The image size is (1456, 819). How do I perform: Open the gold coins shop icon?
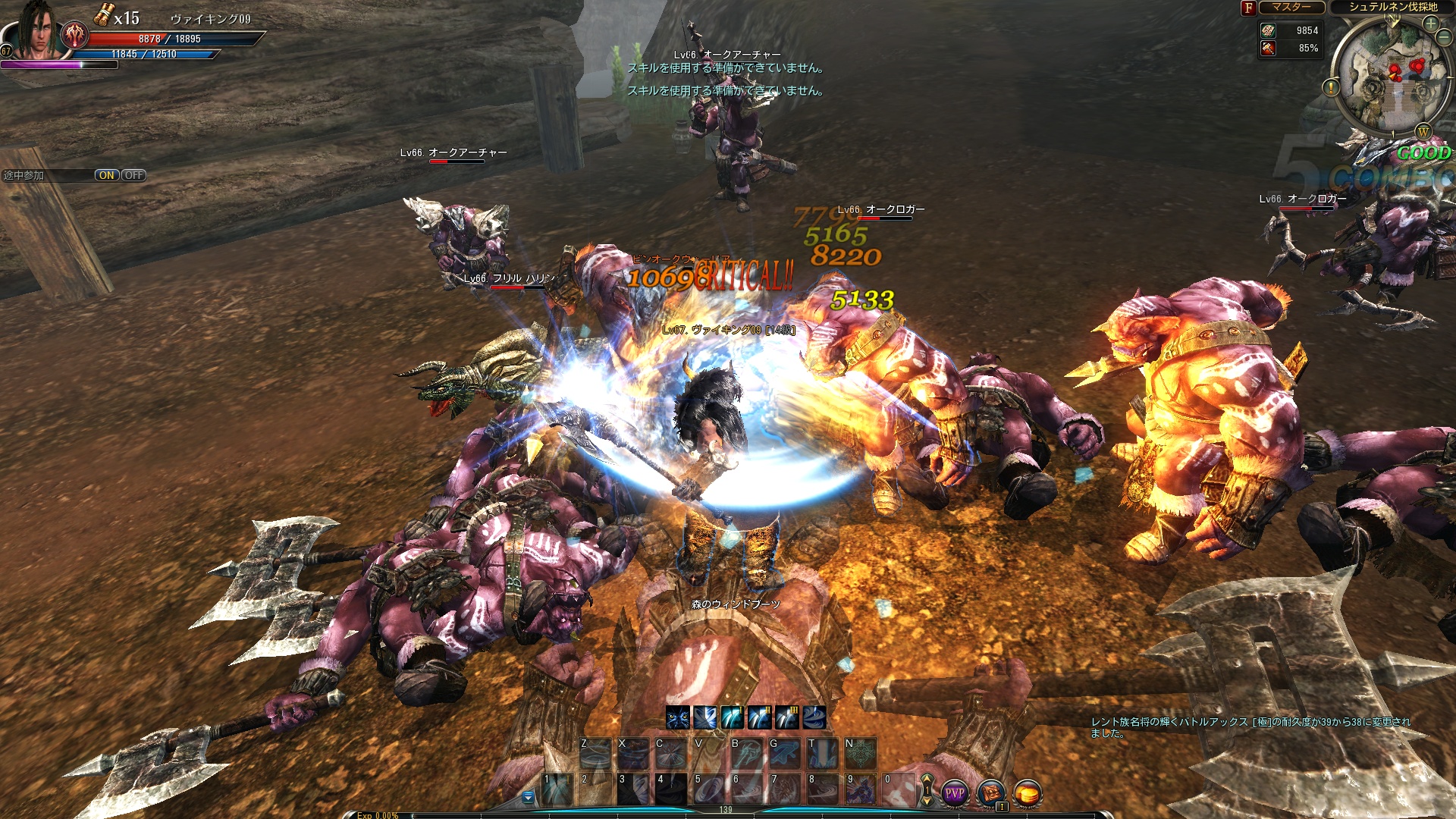pos(1028,794)
